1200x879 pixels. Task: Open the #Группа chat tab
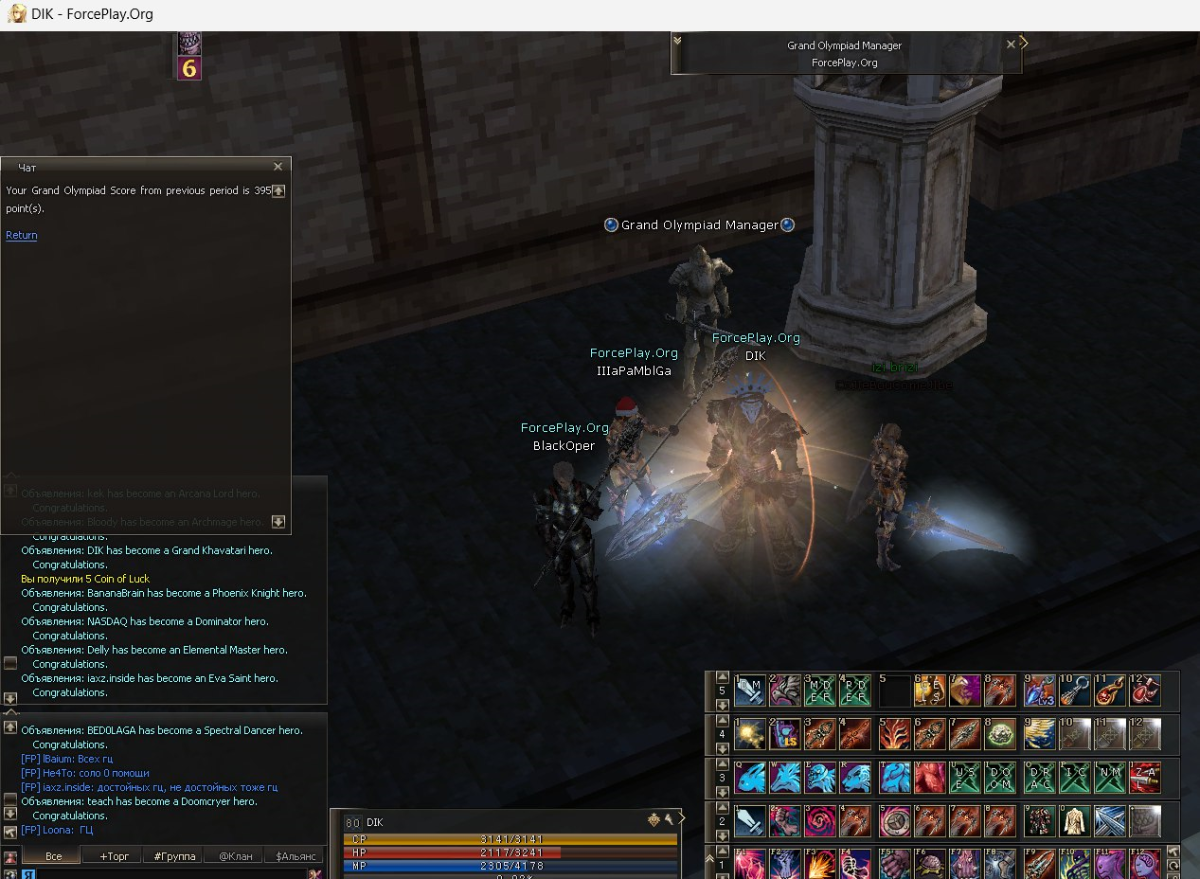point(175,856)
